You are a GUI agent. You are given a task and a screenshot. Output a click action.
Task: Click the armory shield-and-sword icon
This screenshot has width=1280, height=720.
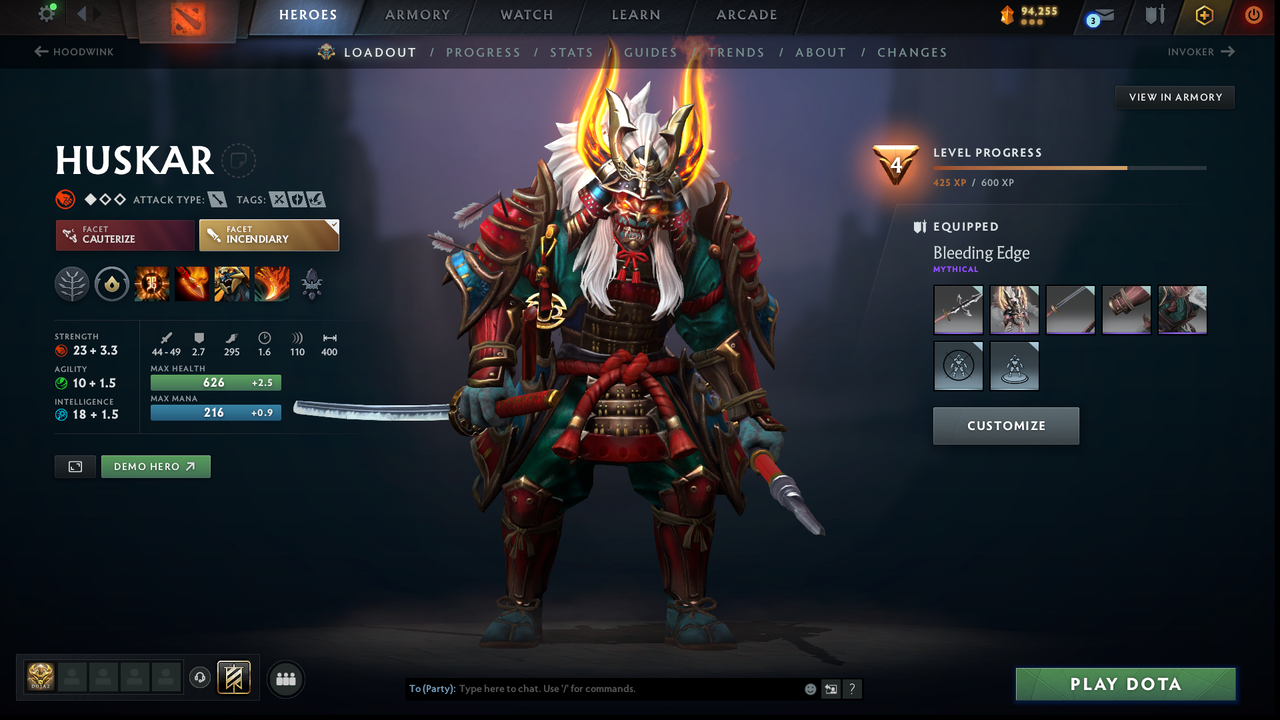tap(1155, 16)
